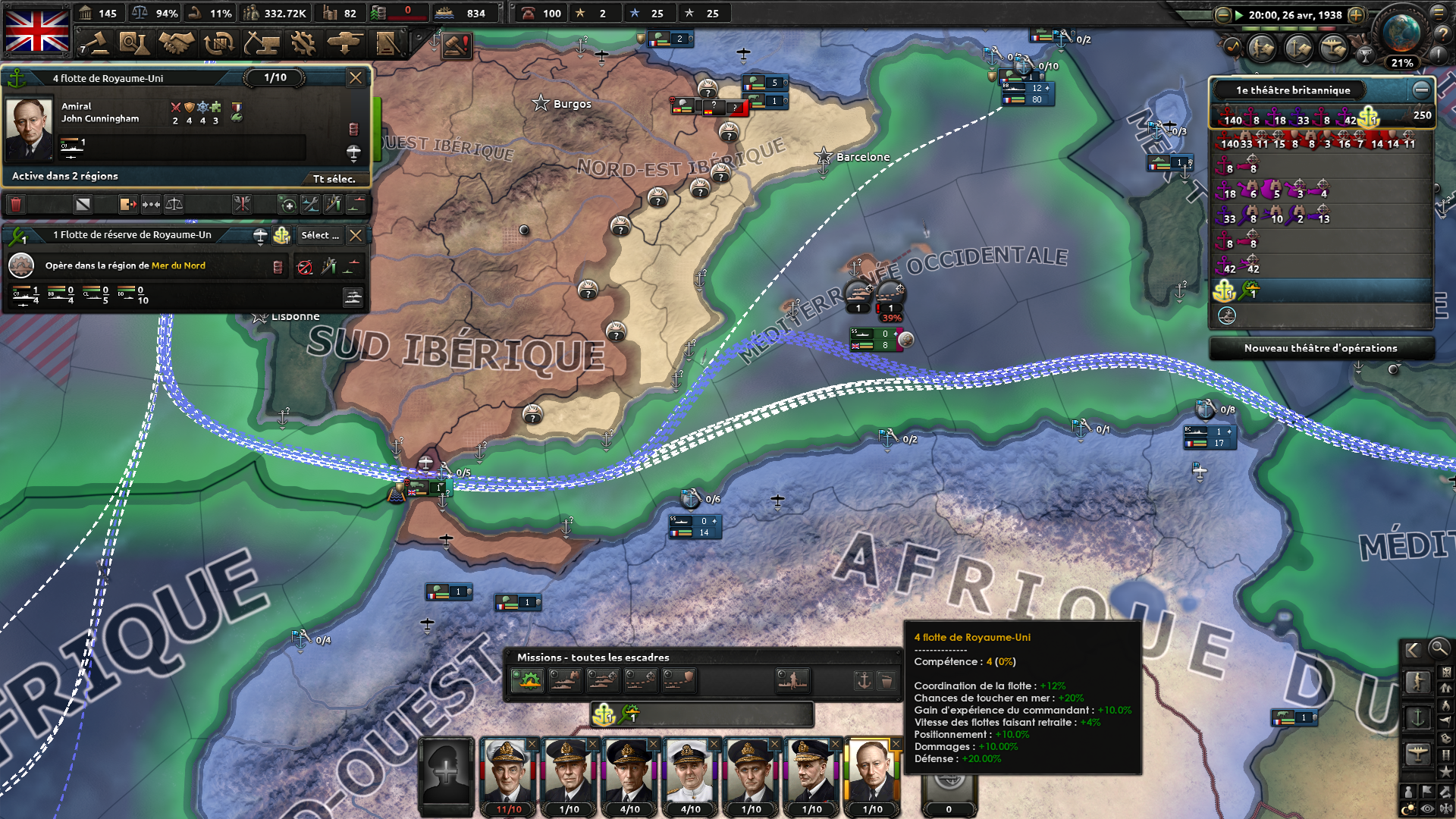This screenshot has height=819, width=1456.
Task: Select the naval exercise mission icon
Action: (526, 681)
